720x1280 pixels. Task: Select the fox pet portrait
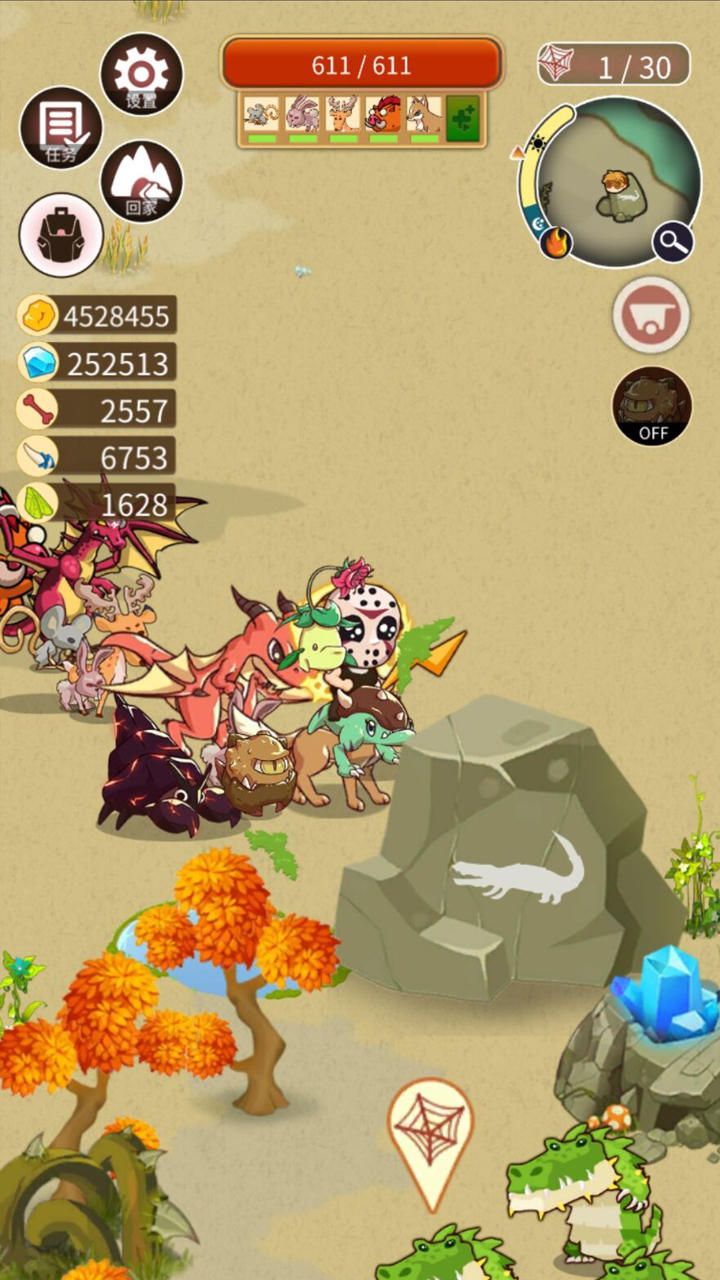tap(424, 115)
